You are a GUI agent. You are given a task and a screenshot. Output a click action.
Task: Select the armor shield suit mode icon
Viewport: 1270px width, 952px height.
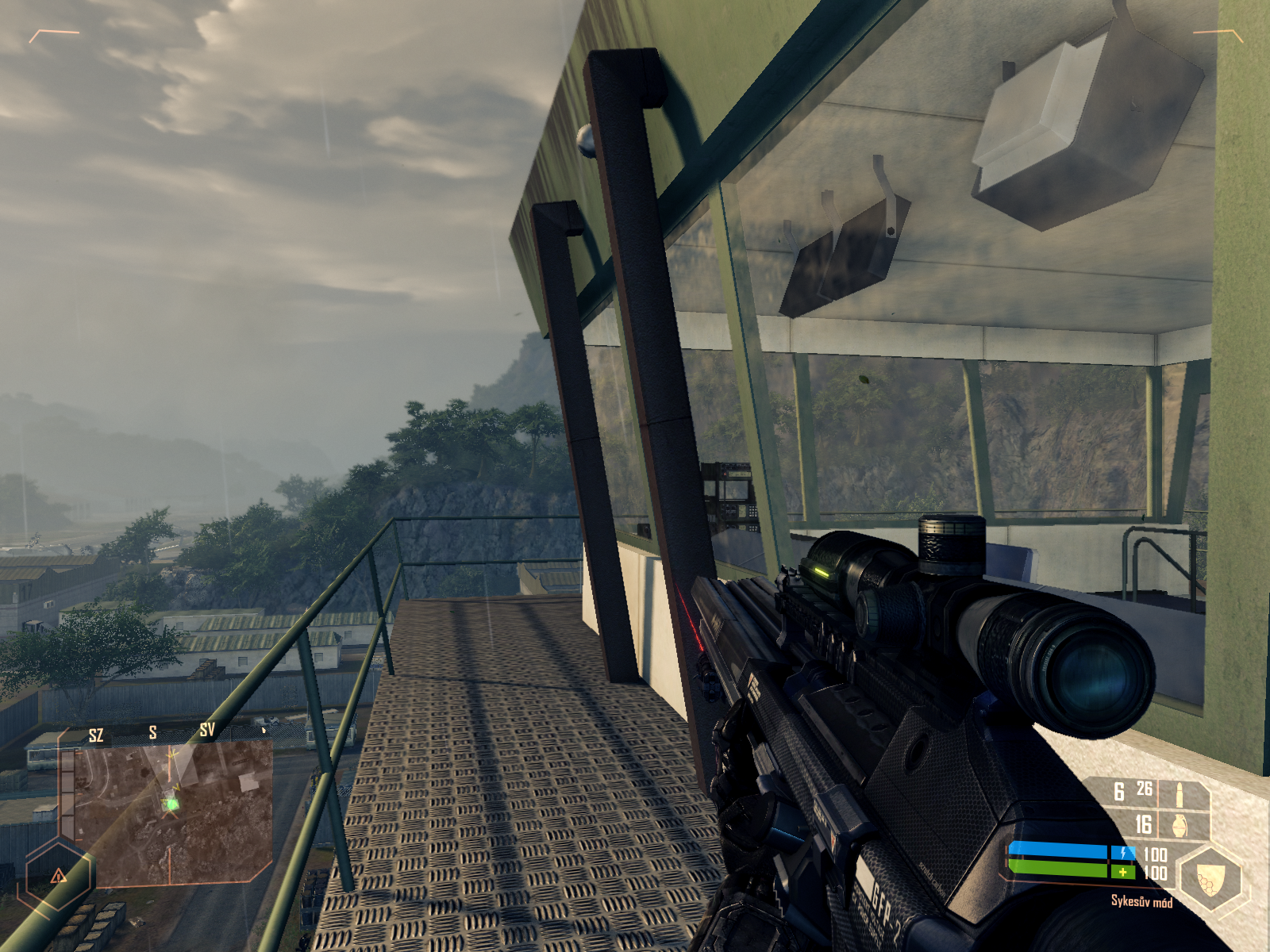1210,877
